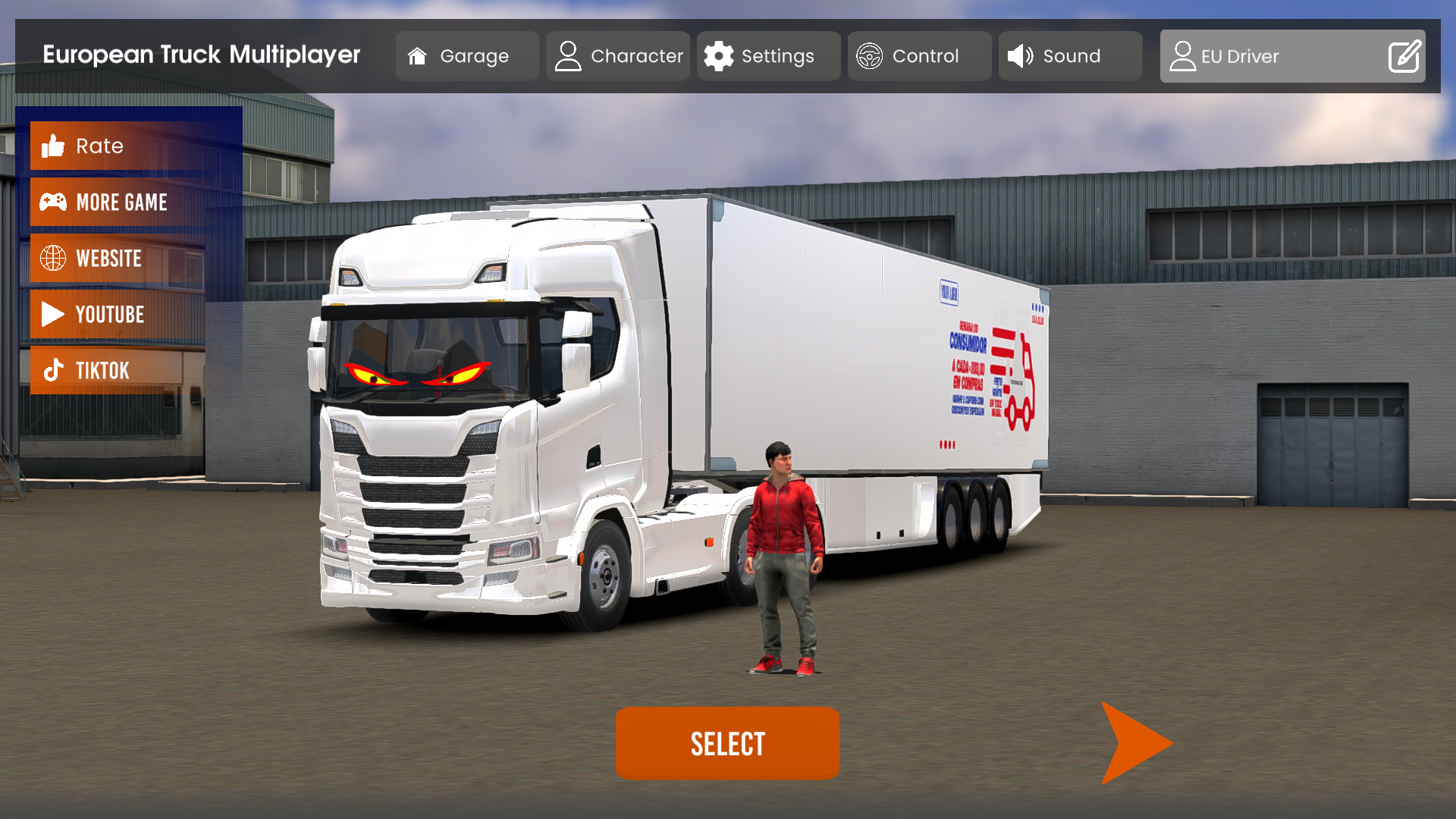Screen dimensions: 1456x819
Task: Click the gamepad icon for More Game
Action: (52, 202)
